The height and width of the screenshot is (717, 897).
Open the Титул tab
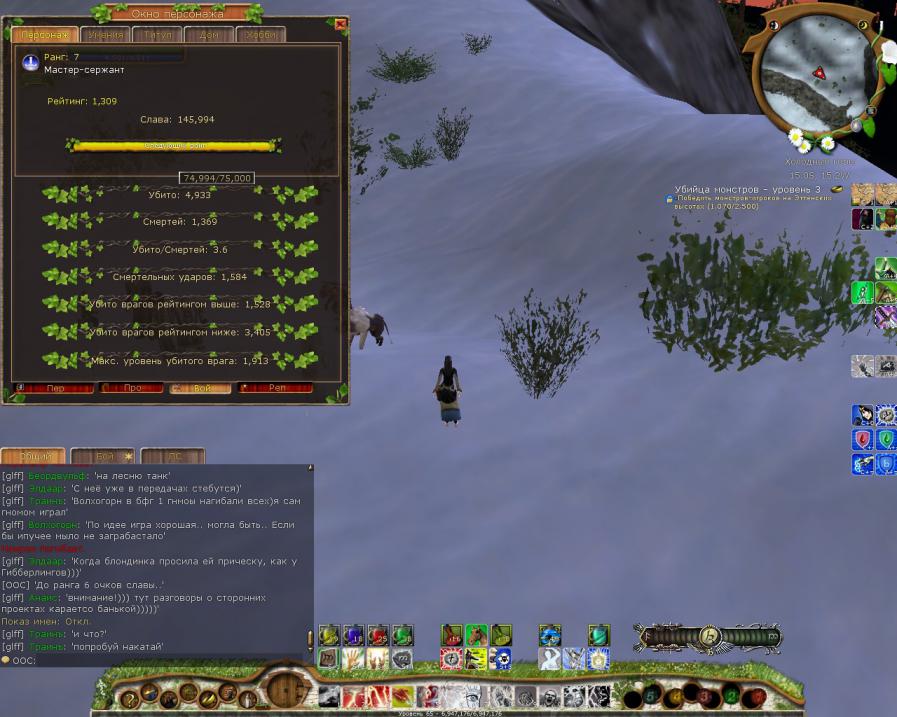click(x=158, y=35)
